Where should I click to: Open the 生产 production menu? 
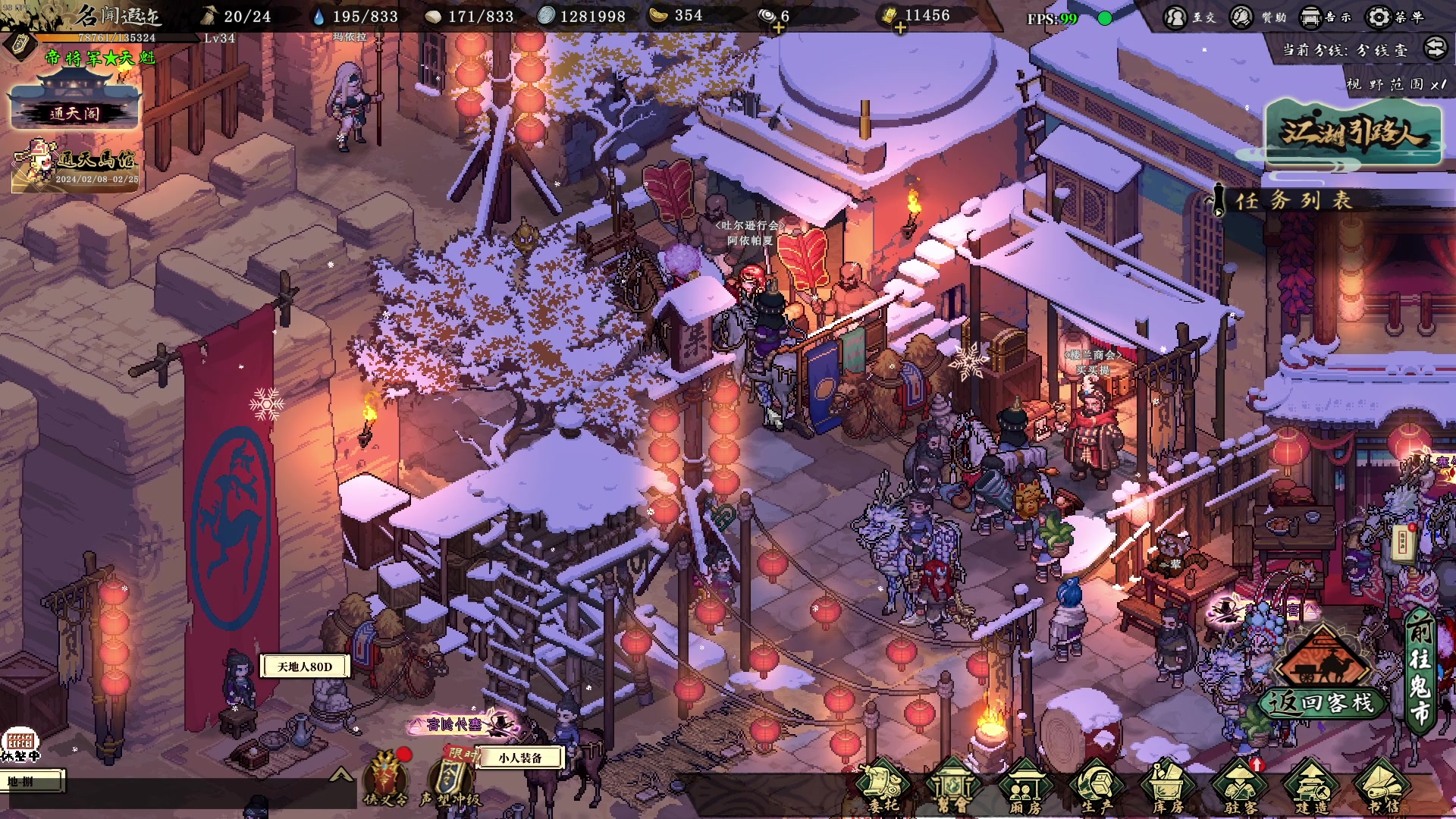[x=1096, y=786]
